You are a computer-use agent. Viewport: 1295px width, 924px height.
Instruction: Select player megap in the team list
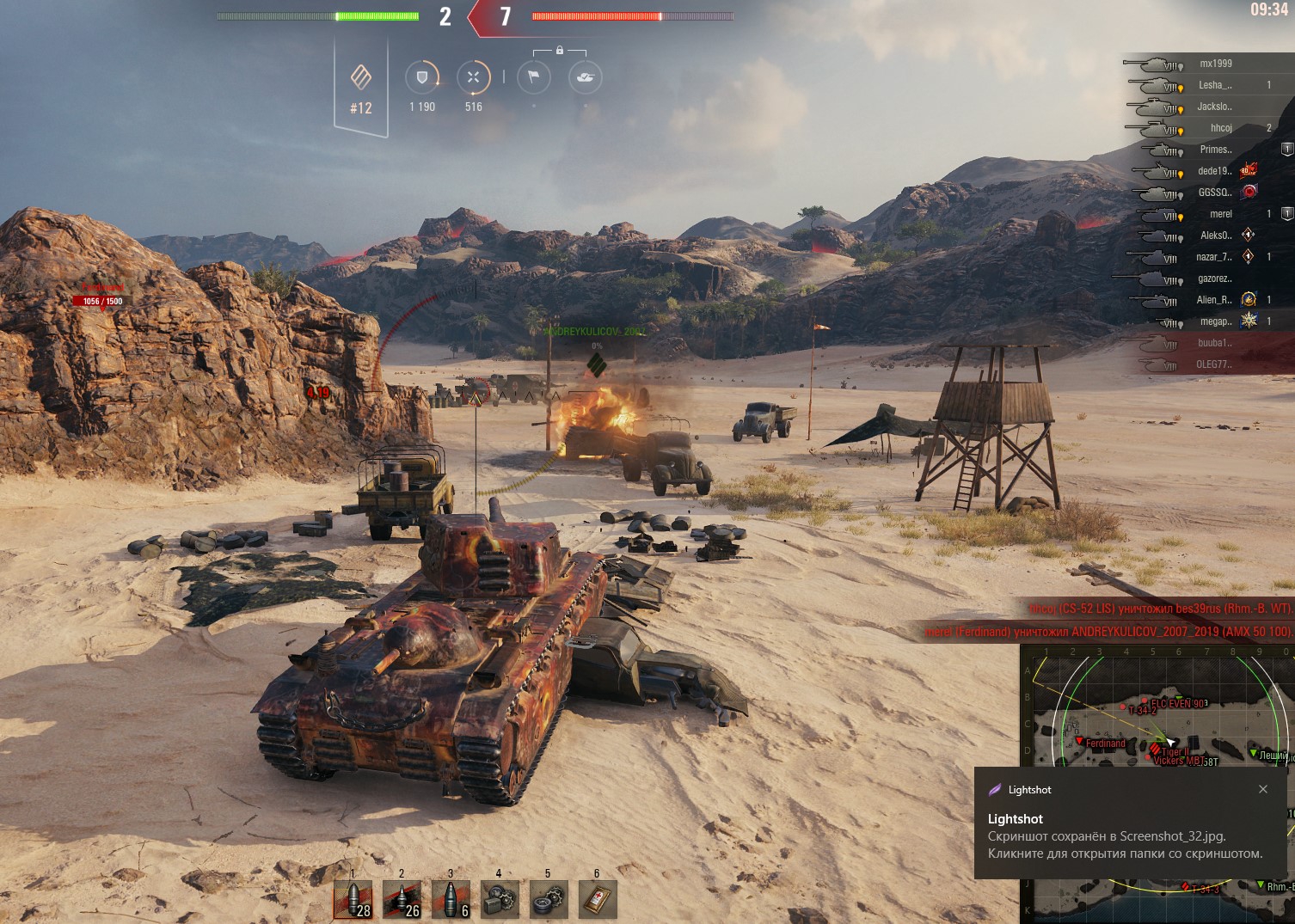coord(1215,321)
